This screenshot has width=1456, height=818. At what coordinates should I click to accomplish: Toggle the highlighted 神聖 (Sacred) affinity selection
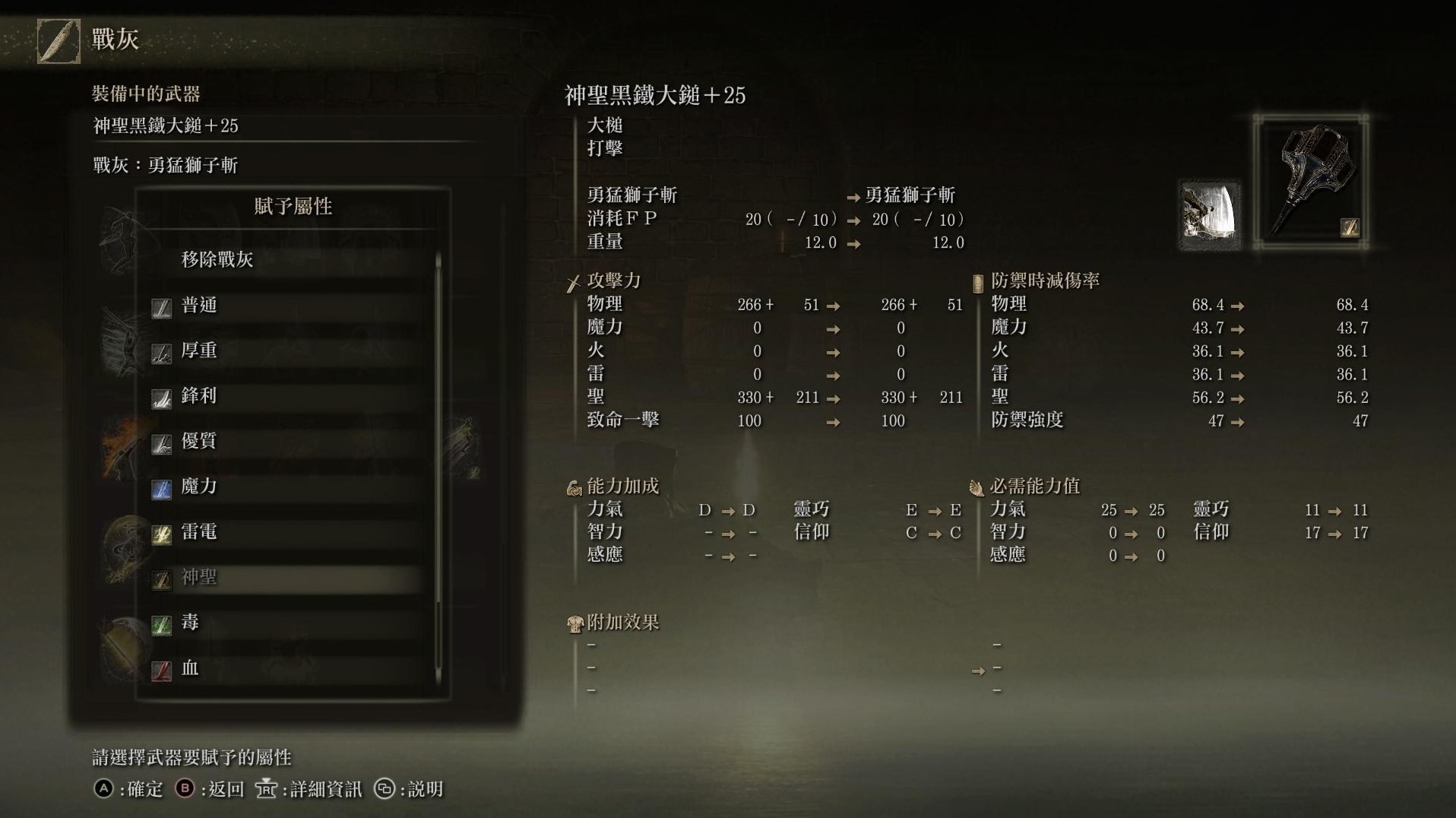162,578
